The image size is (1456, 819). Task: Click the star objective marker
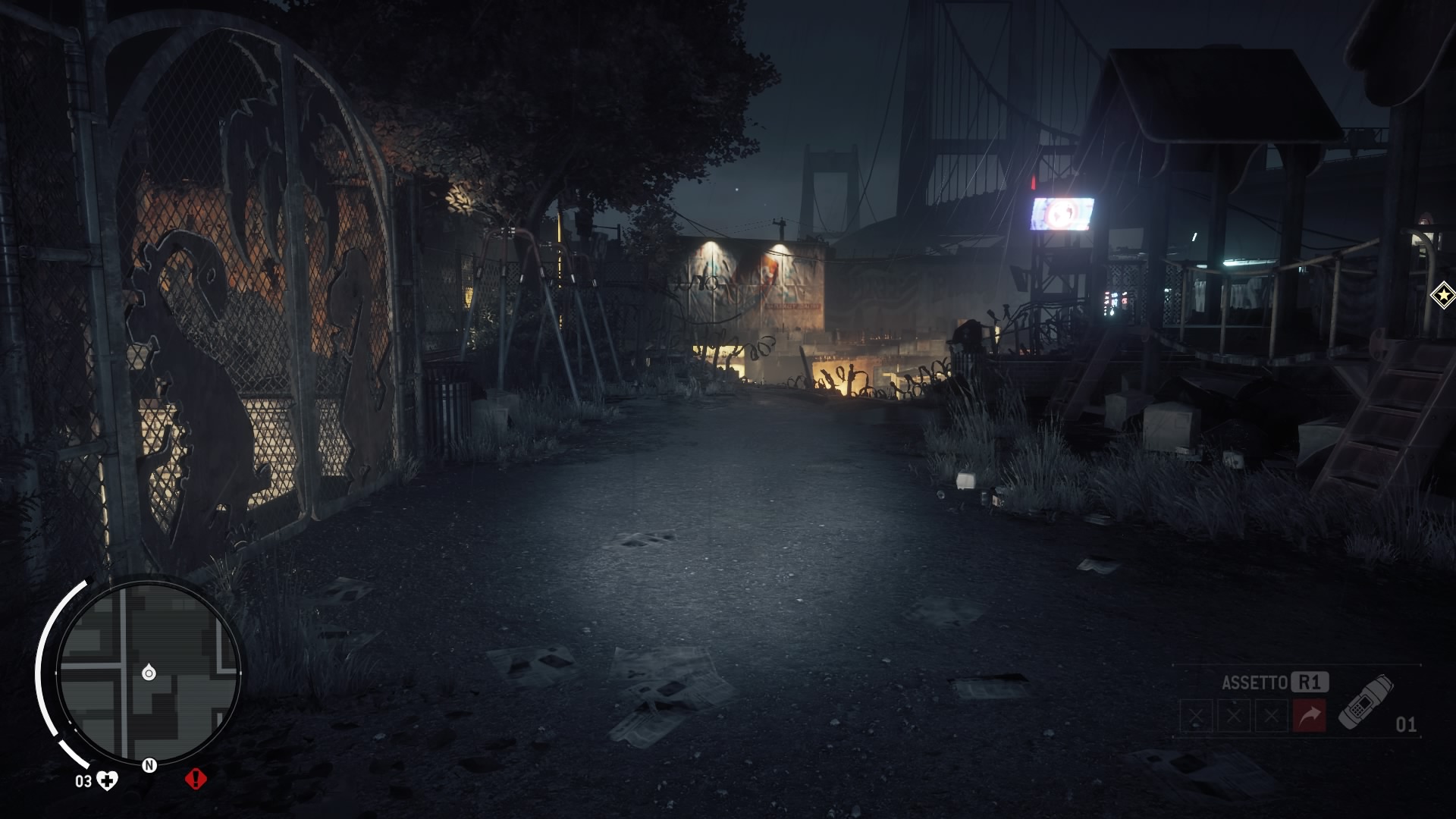[x=1442, y=295]
